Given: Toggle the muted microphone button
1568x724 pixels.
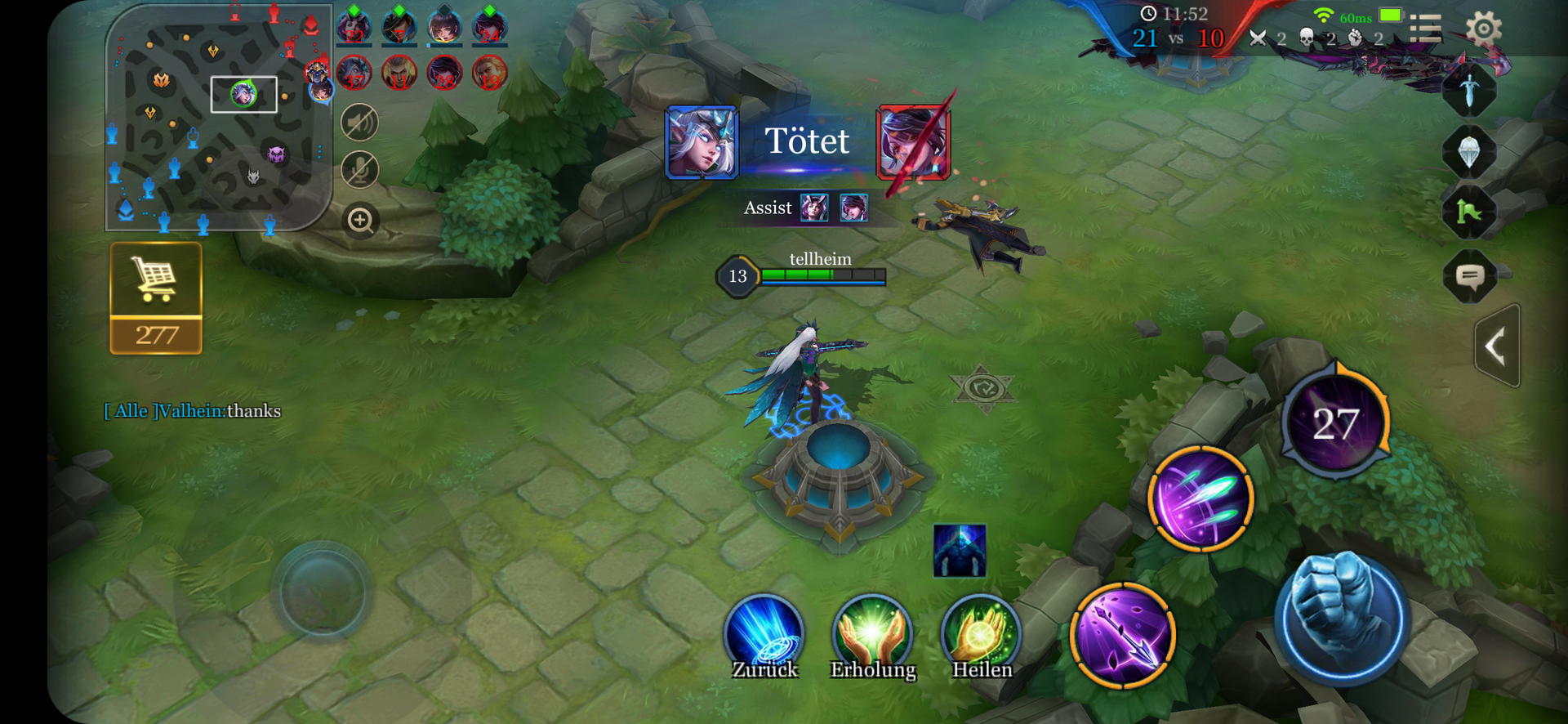Looking at the screenshot, I should pos(359,170).
